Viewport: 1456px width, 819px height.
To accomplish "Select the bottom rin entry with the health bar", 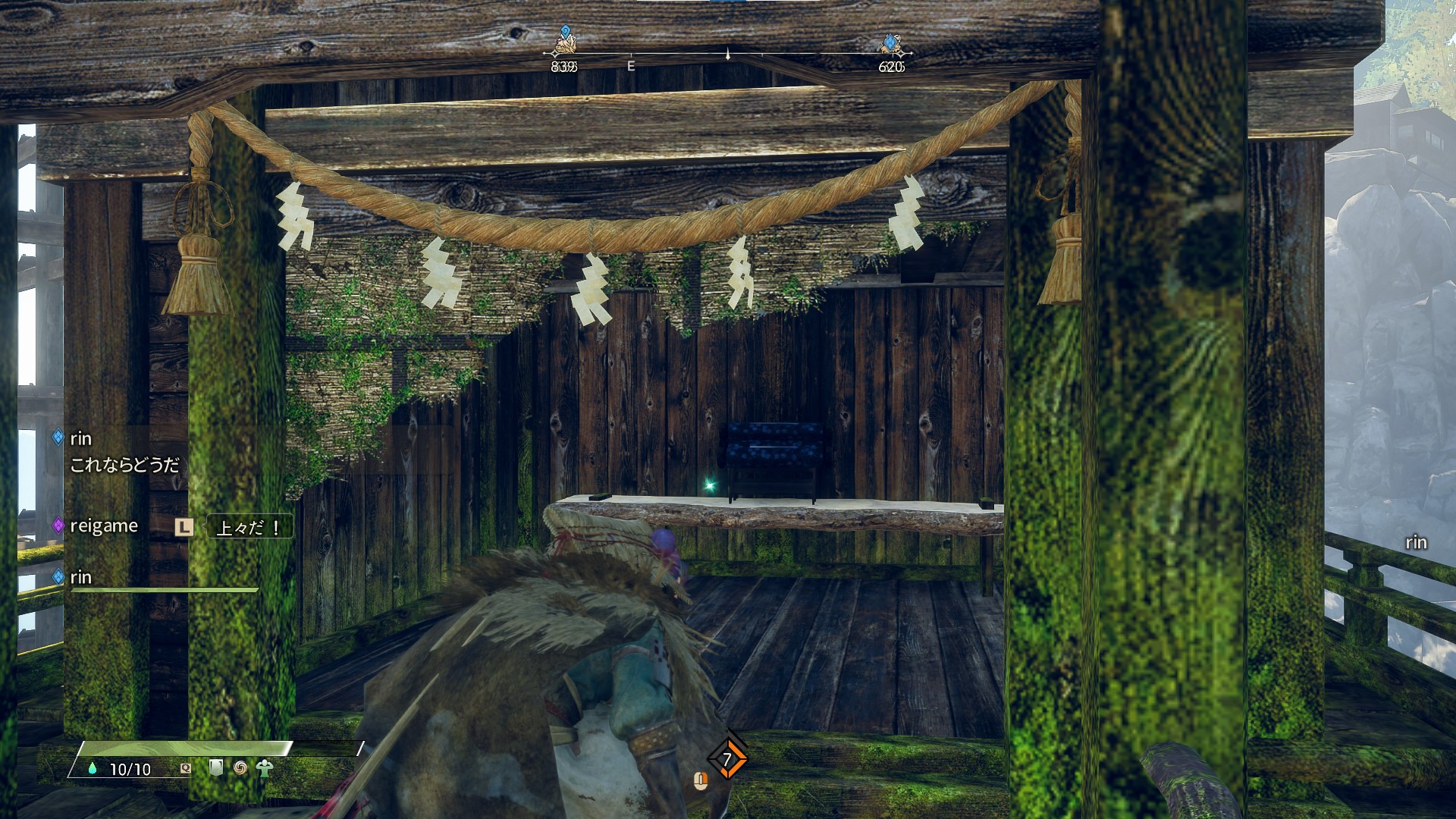I will tap(80, 577).
